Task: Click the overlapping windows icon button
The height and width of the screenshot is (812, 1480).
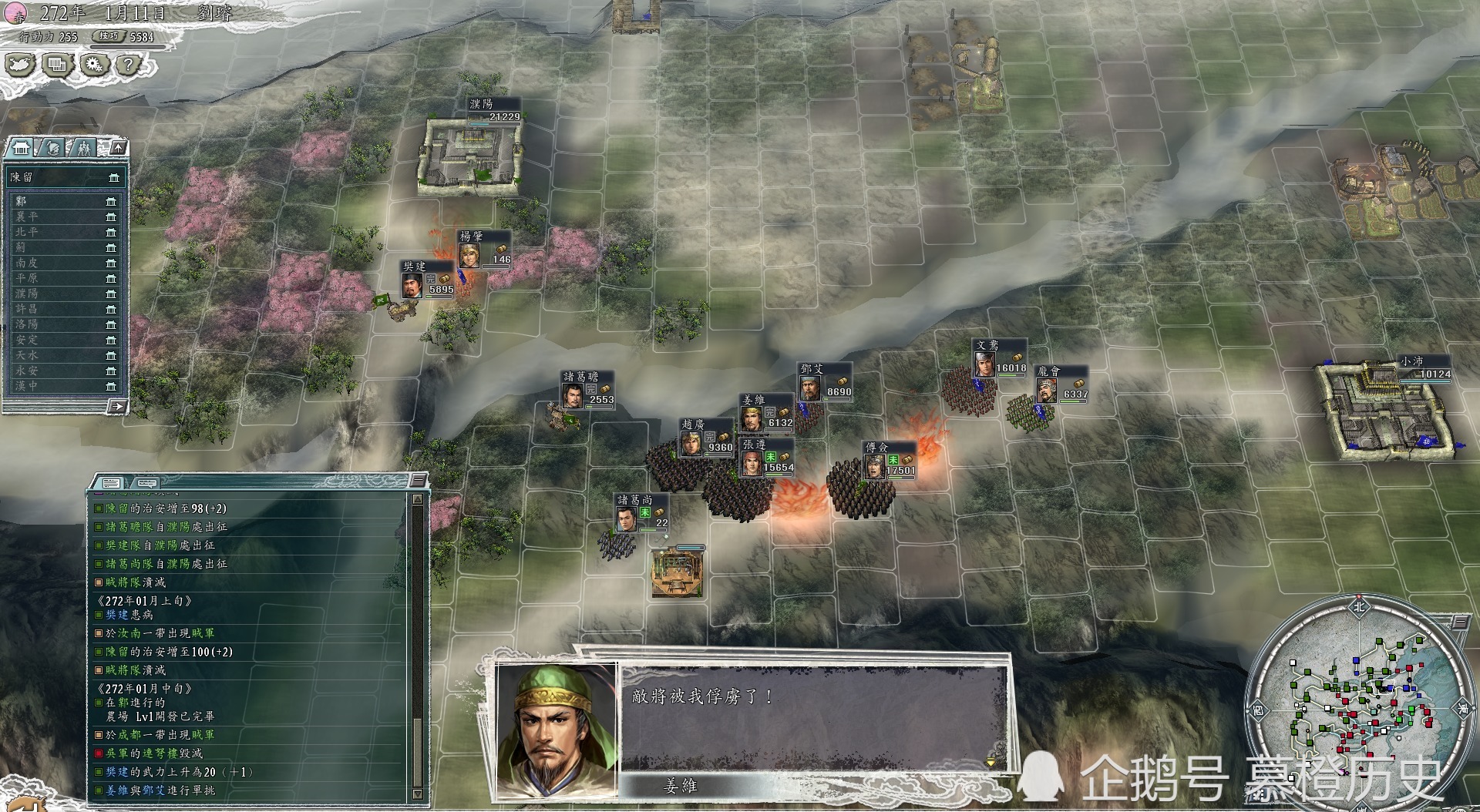Action: [x=57, y=65]
